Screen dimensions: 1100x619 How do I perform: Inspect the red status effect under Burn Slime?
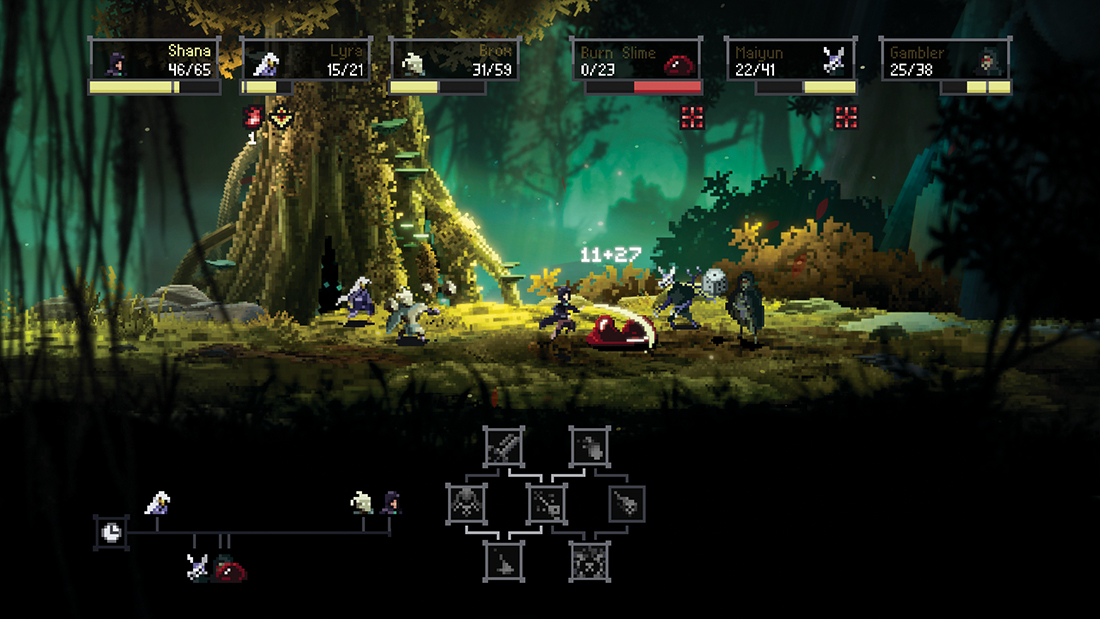click(691, 117)
